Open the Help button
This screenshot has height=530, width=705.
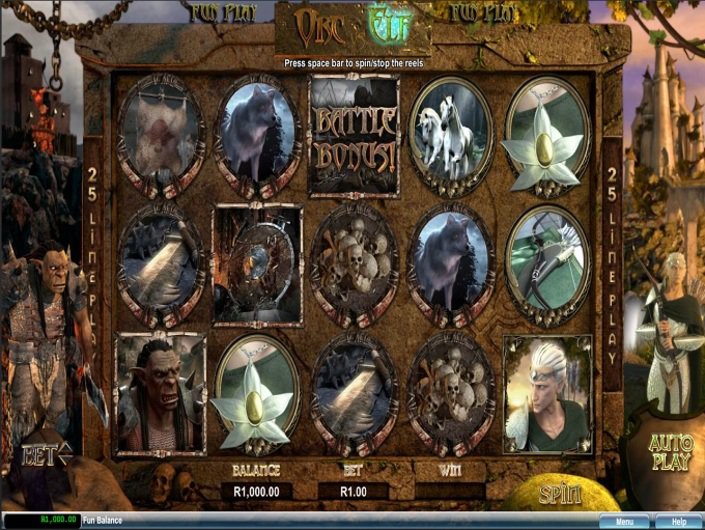coord(678,521)
